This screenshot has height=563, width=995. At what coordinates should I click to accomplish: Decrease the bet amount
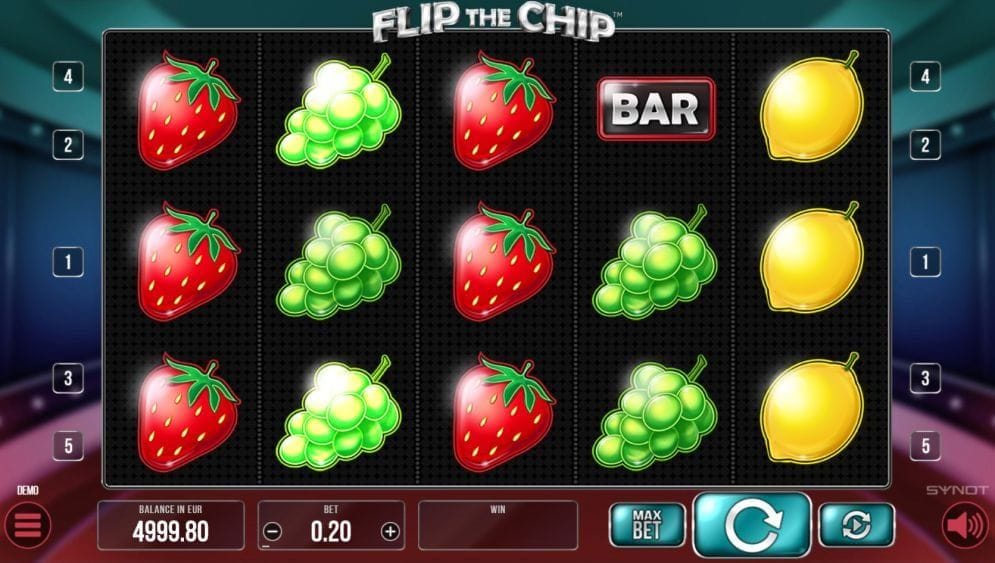[274, 532]
